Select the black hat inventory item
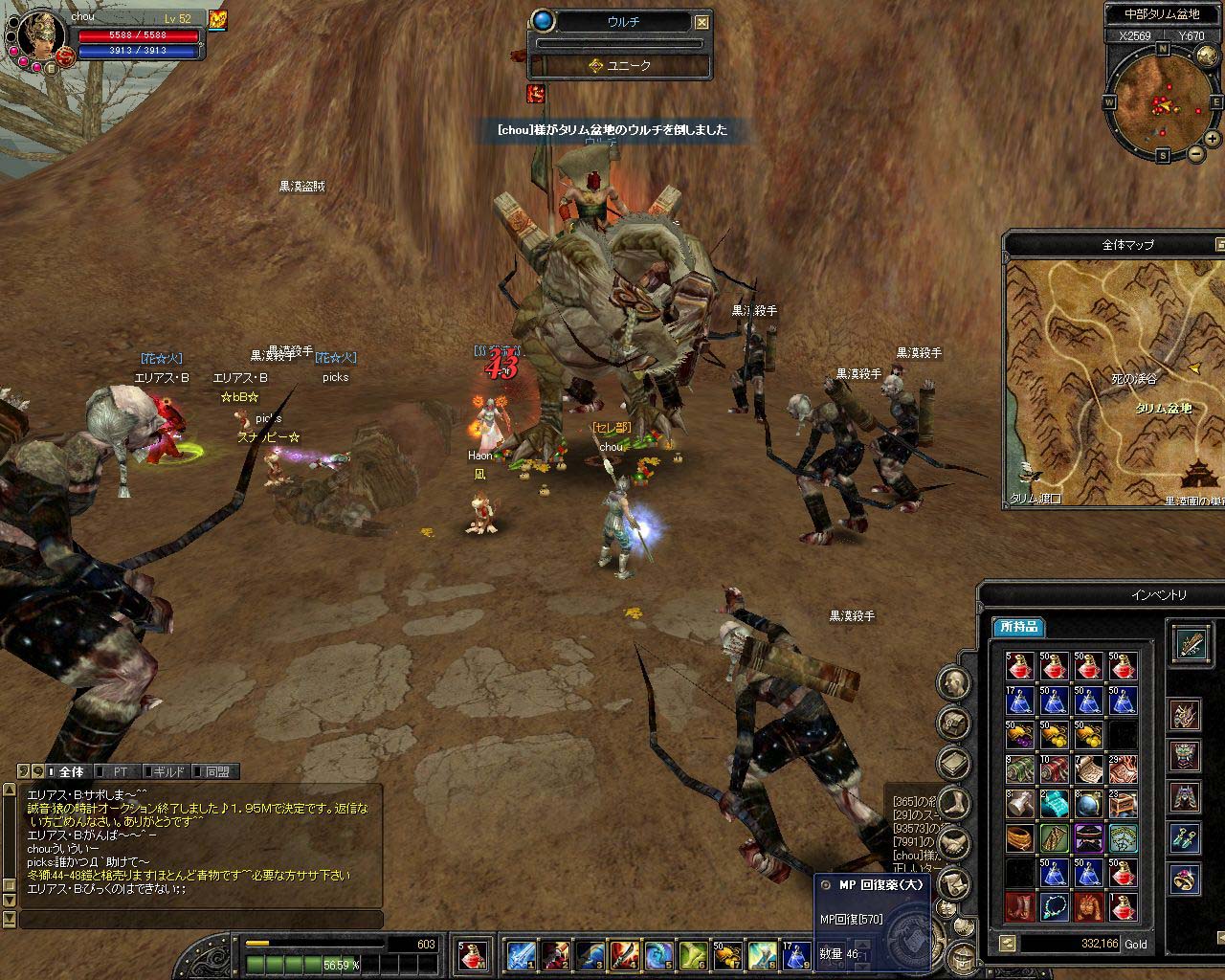This screenshot has height=980, width=1225. [x=1089, y=838]
